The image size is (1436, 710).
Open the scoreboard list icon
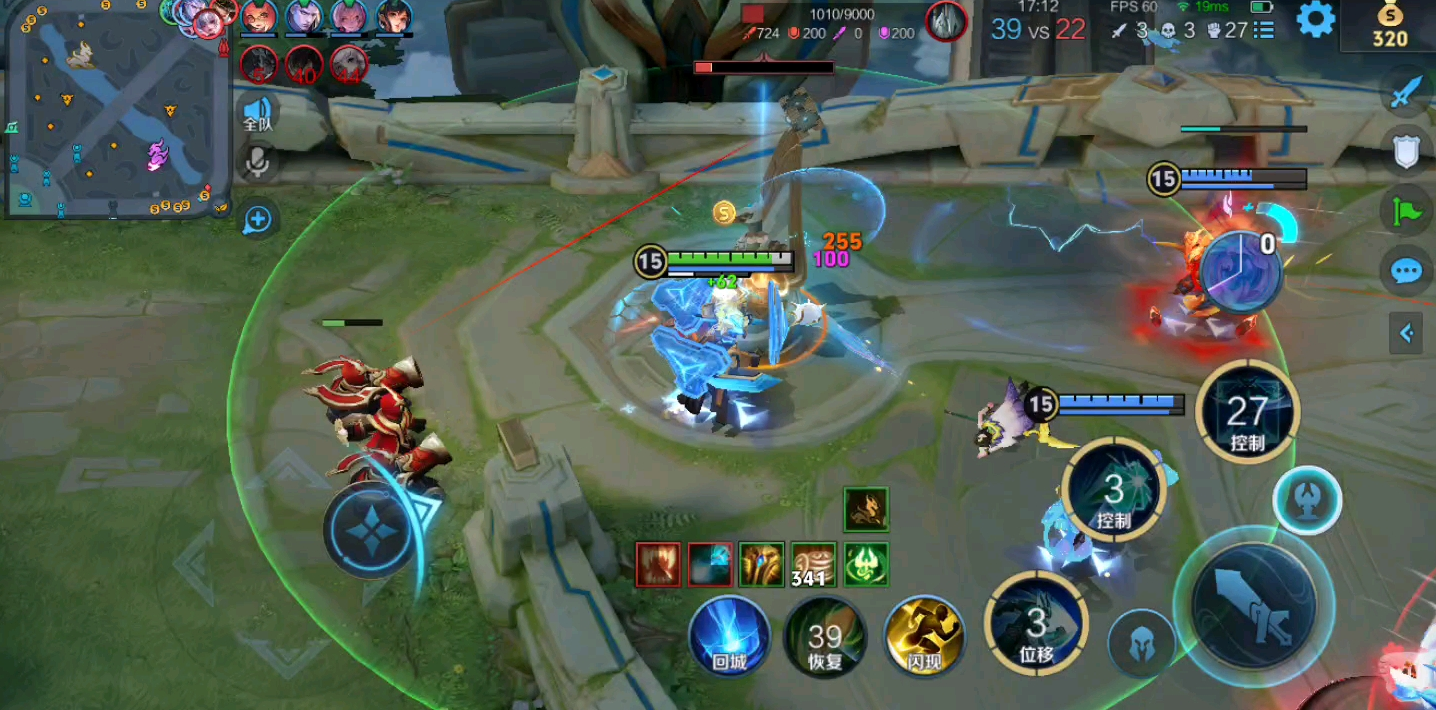1264,30
